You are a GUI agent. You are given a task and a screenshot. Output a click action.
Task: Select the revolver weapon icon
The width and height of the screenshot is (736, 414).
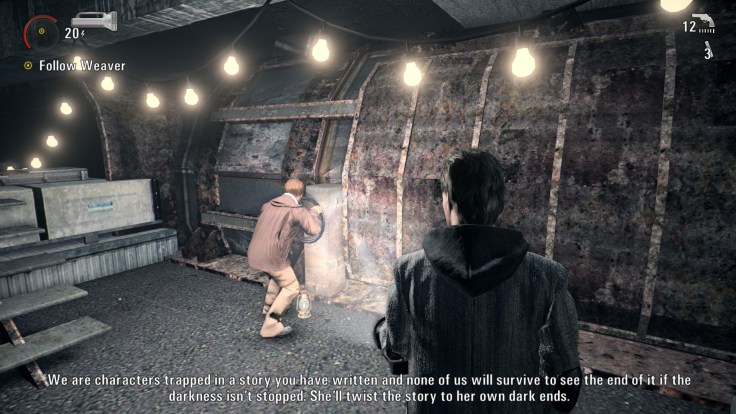coord(702,22)
